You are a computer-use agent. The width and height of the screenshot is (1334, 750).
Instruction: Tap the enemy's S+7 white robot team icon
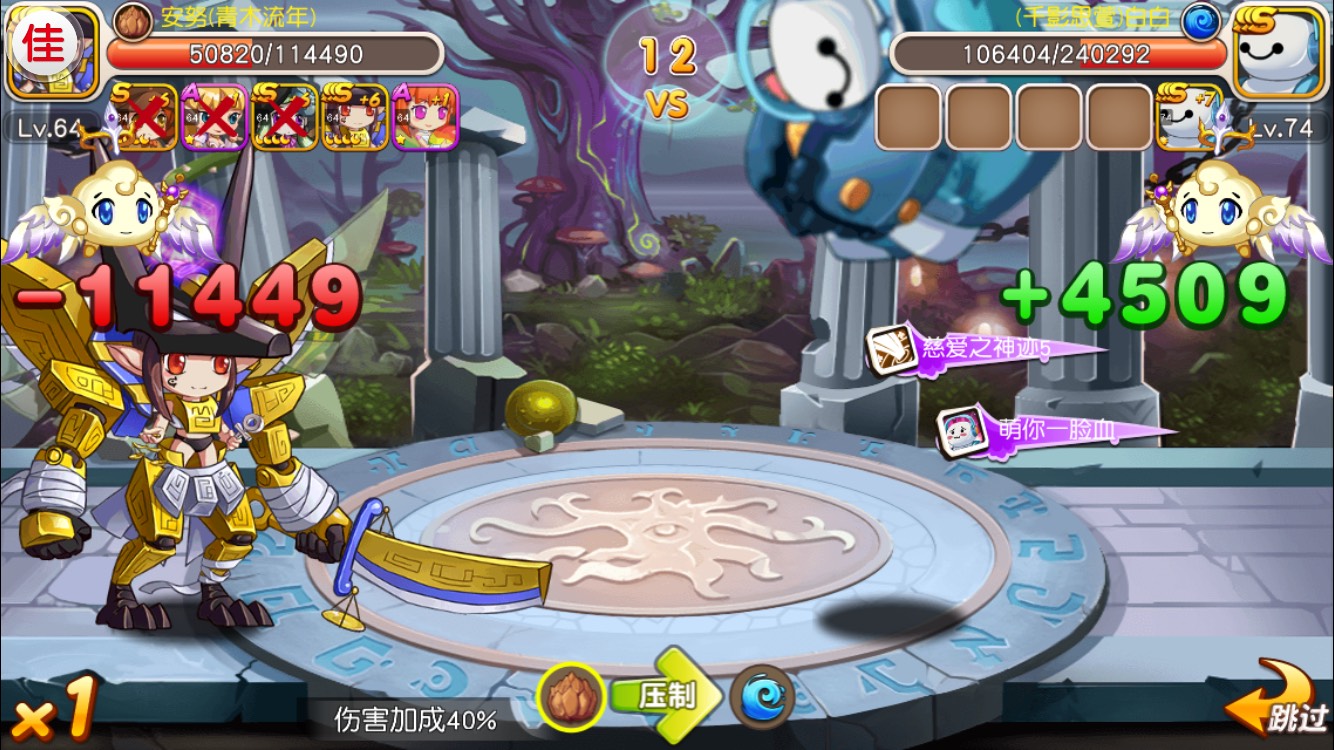coord(1189,117)
